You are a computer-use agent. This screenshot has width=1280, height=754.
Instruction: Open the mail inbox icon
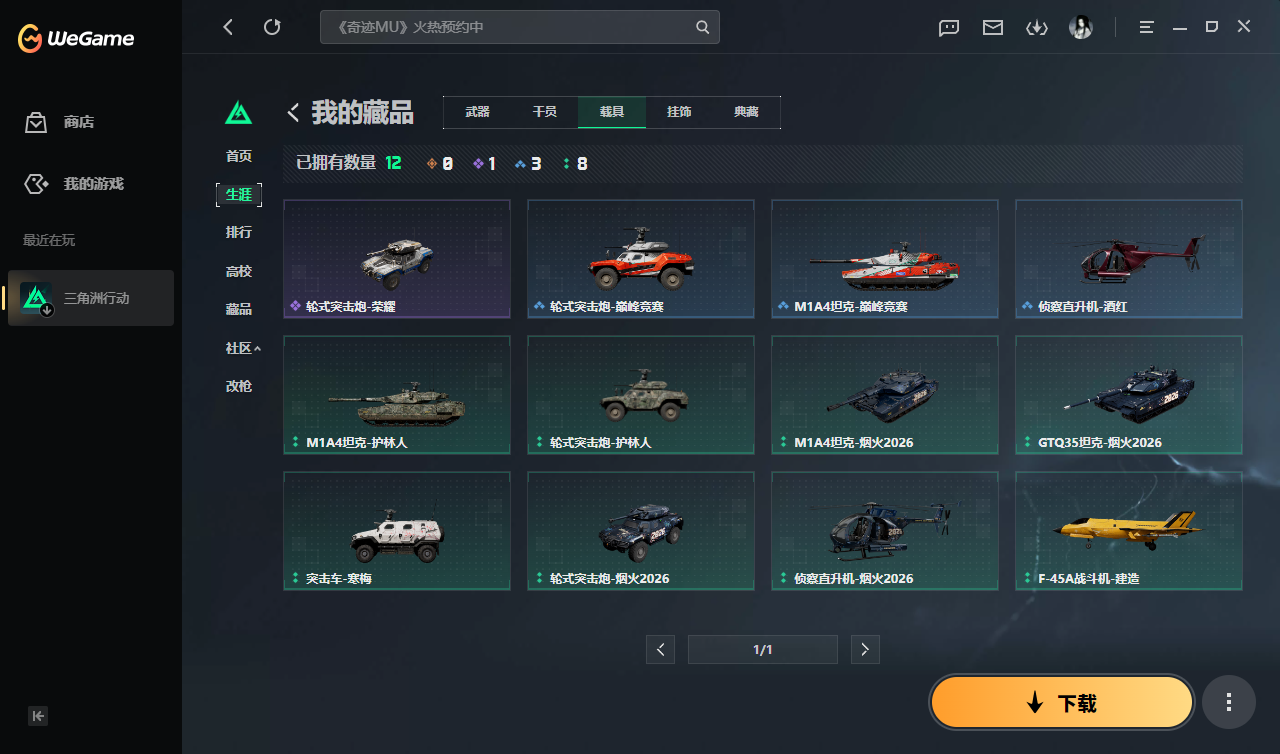click(x=992, y=28)
